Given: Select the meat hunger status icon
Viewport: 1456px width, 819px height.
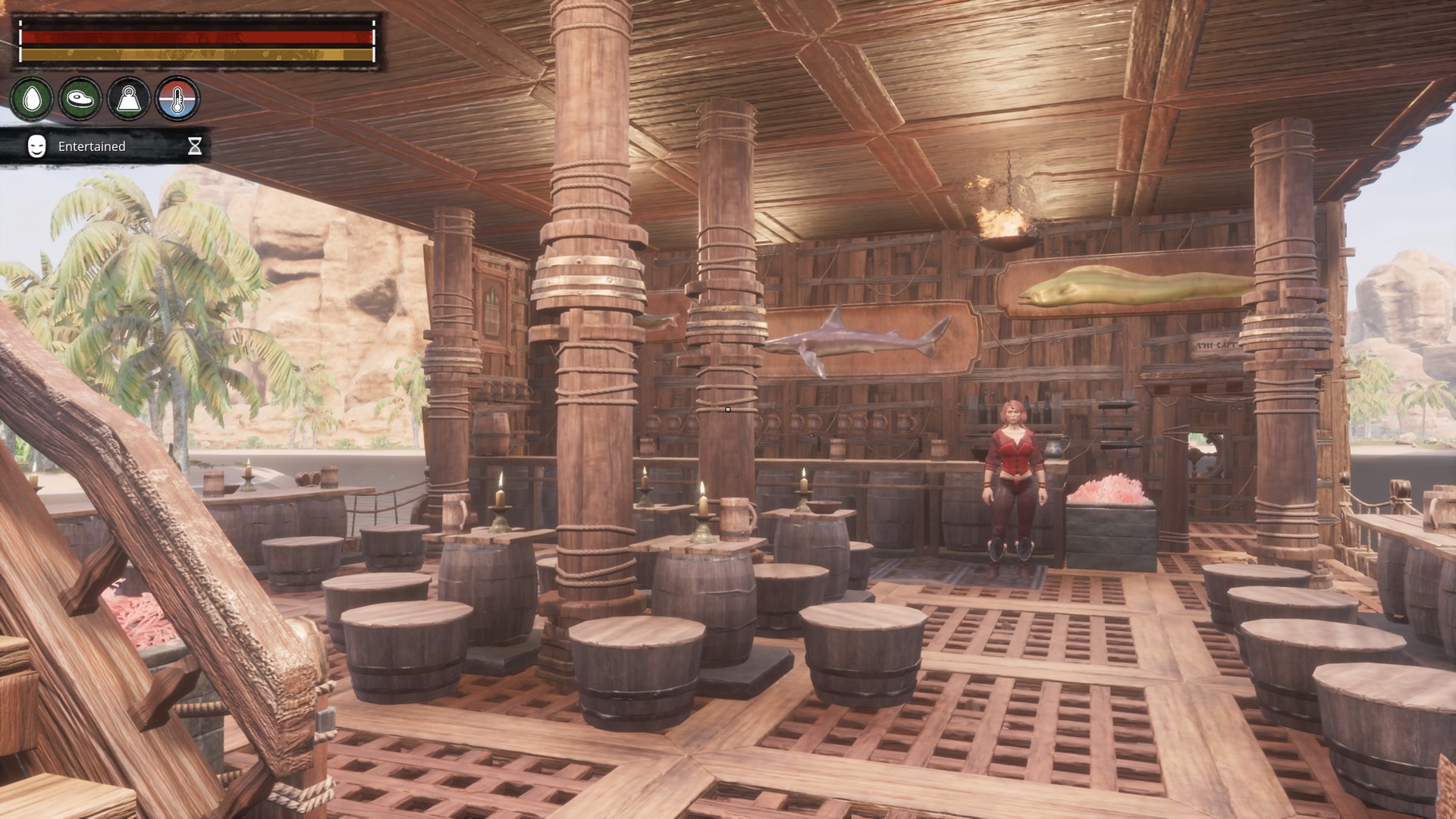Looking at the screenshot, I should pyautogui.click(x=80, y=99).
